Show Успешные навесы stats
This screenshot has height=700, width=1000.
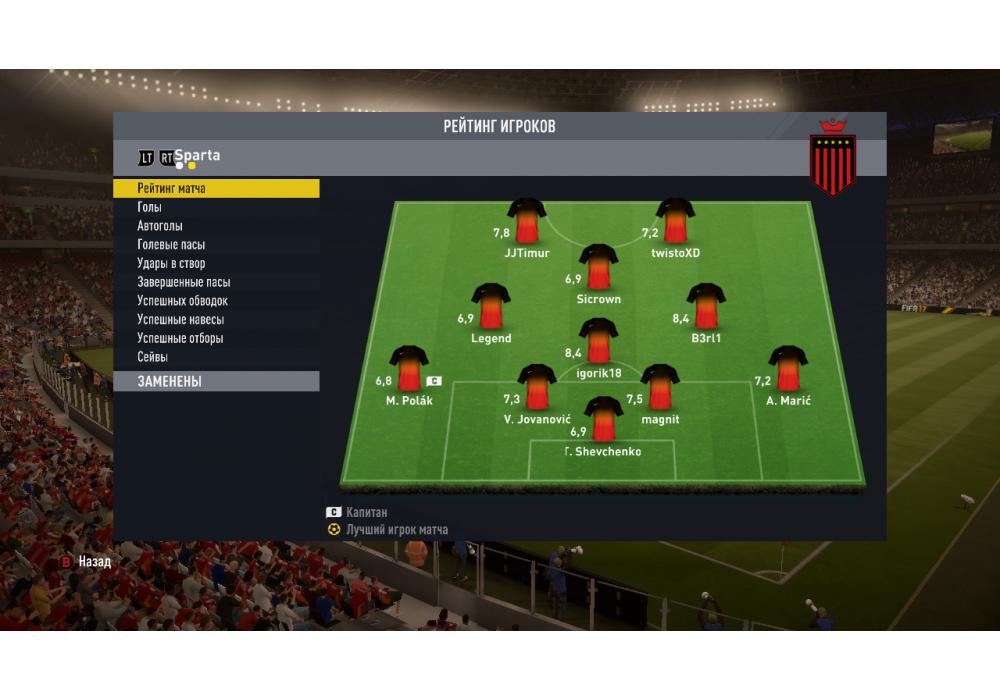pos(215,320)
